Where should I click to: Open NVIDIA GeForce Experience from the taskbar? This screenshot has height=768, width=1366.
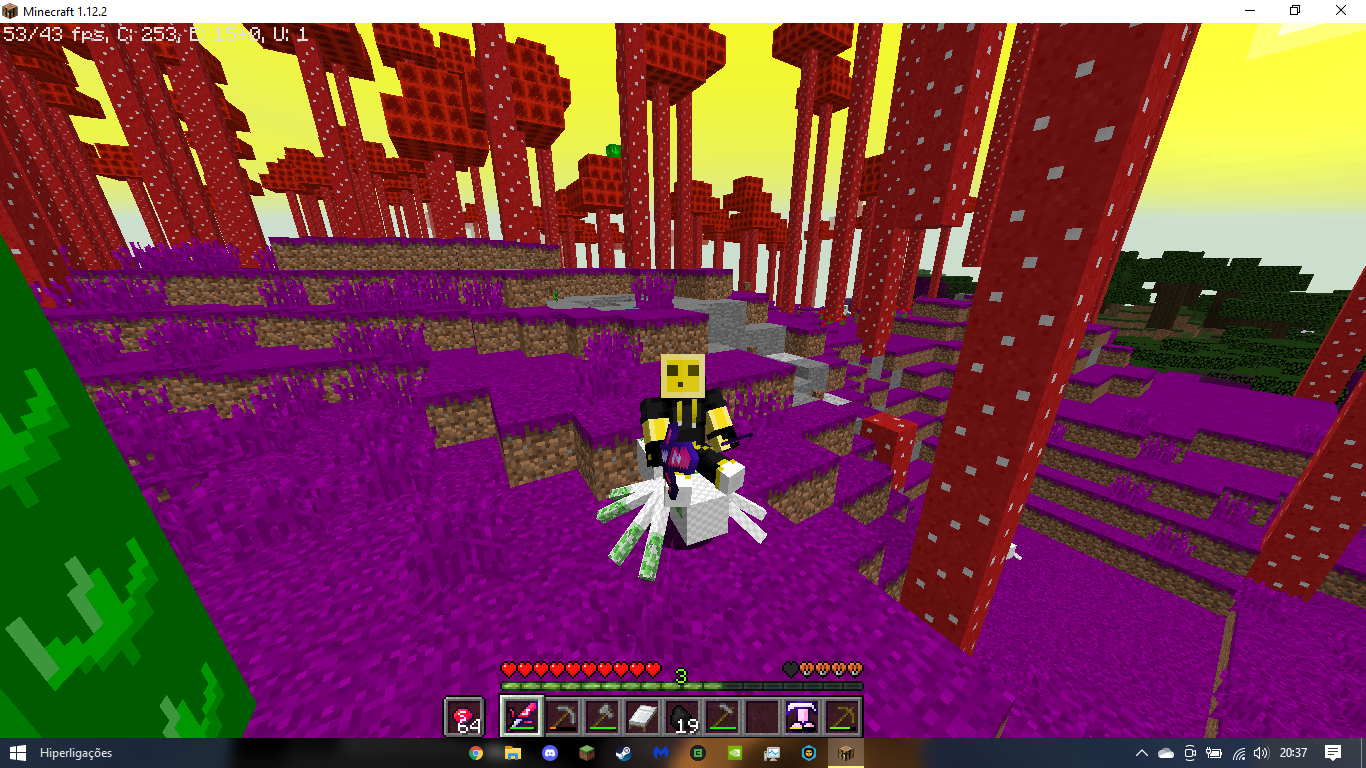[735, 753]
